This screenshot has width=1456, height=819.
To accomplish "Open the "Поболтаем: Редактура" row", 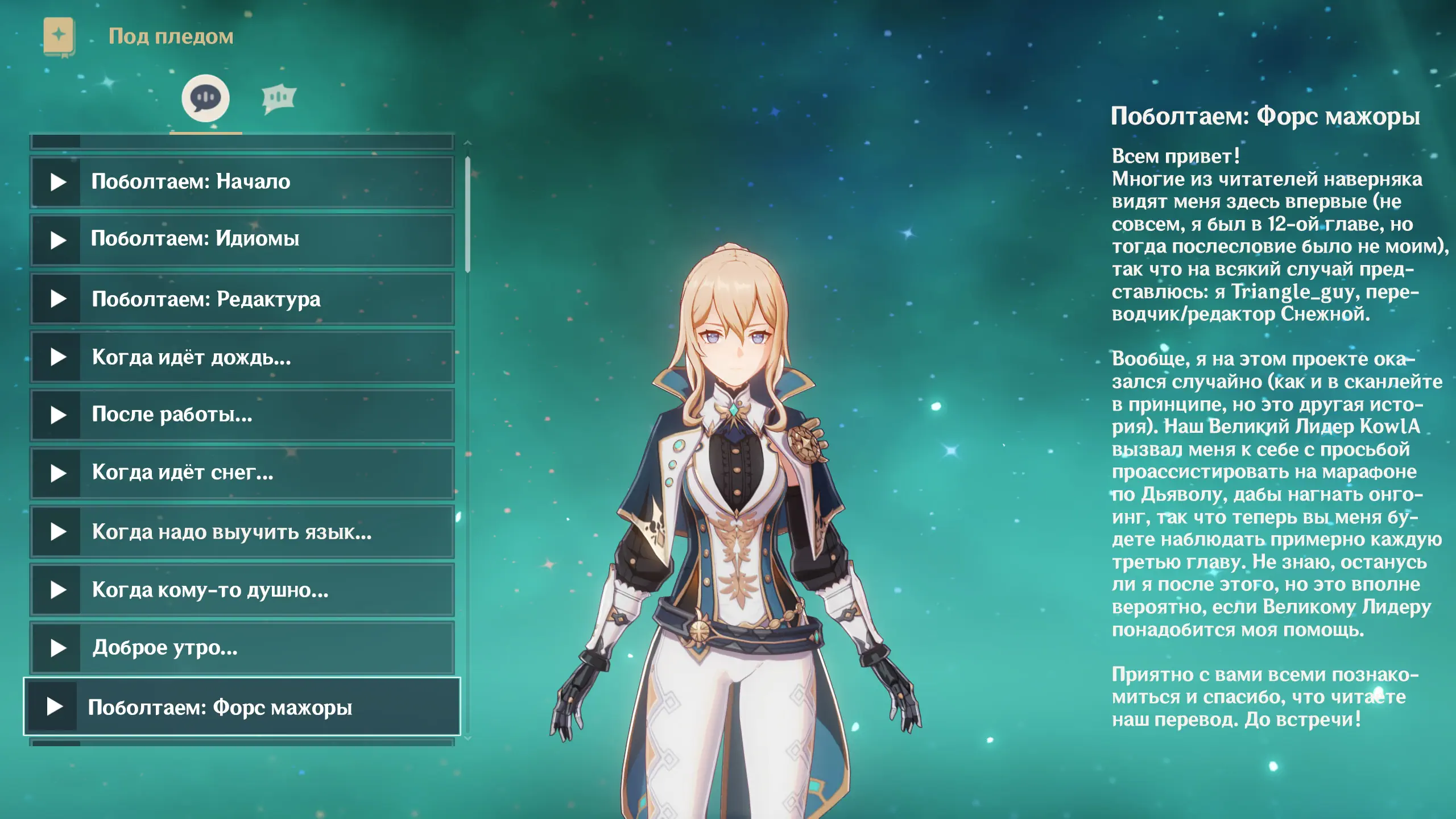I will click(x=242, y=299).
